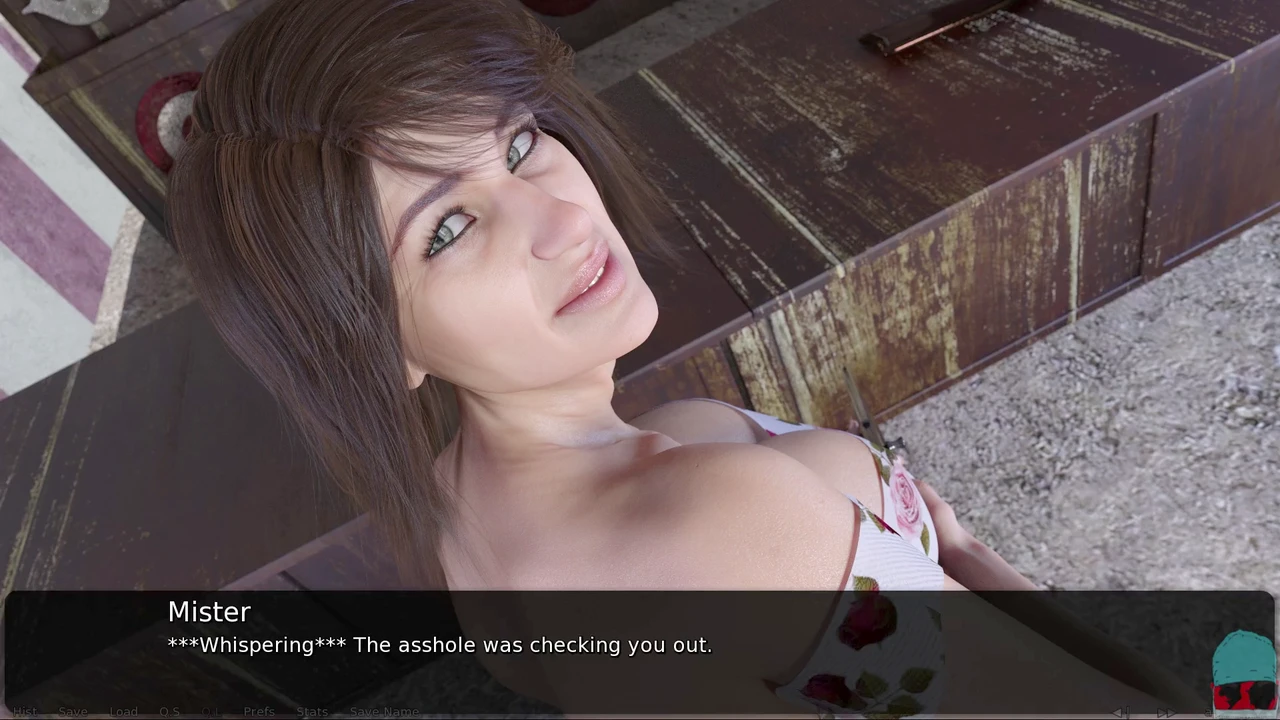Quick save with the Q.S button
Image resolution: width=1280 pixels, height=720 pixels.
click(x=169, y=712)
